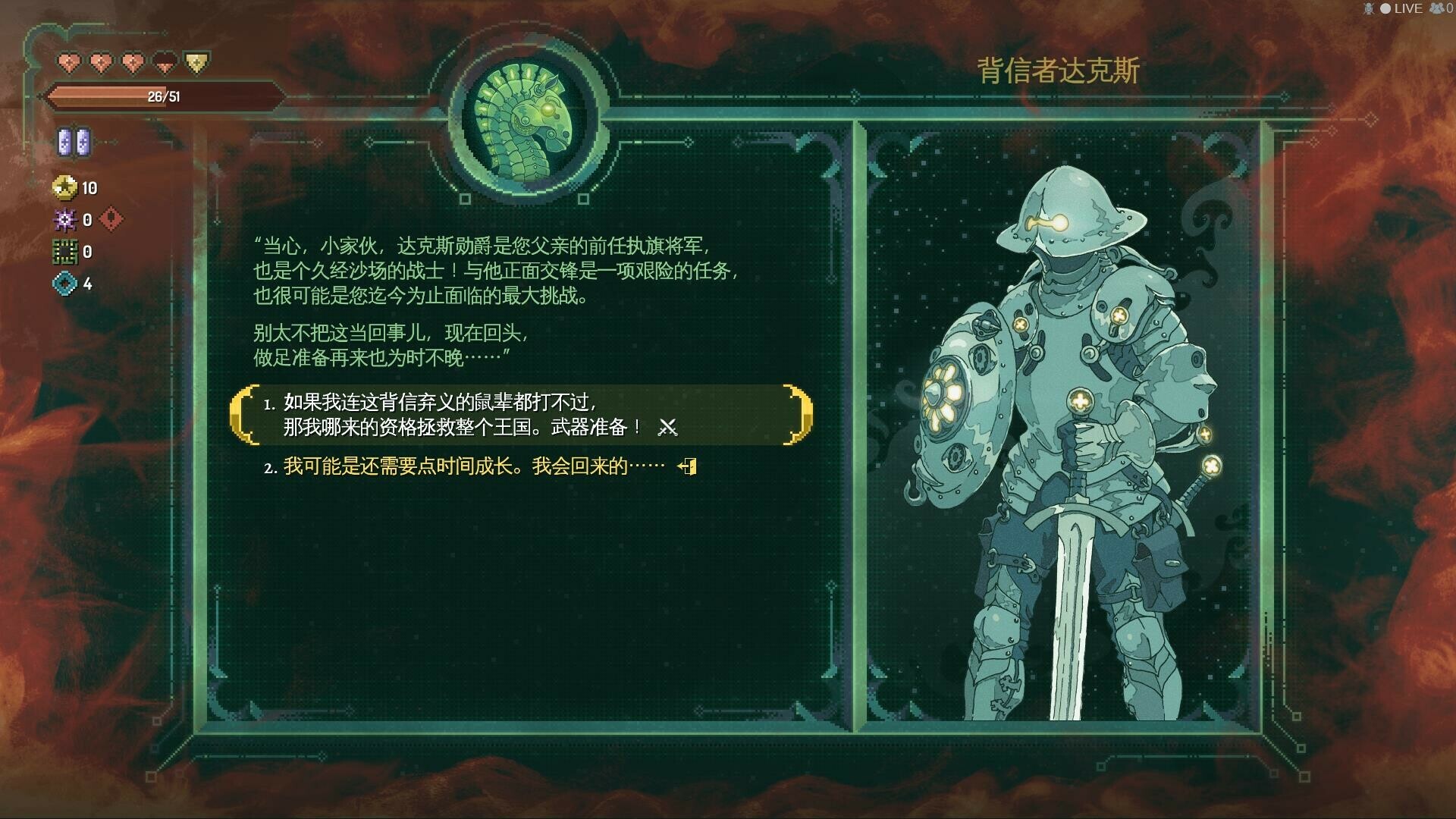The height and width of the screenshot is (819, 1456).
Task: Click the crossed swords combat icon
Action: pyautogui.click(x=668, y=427)
